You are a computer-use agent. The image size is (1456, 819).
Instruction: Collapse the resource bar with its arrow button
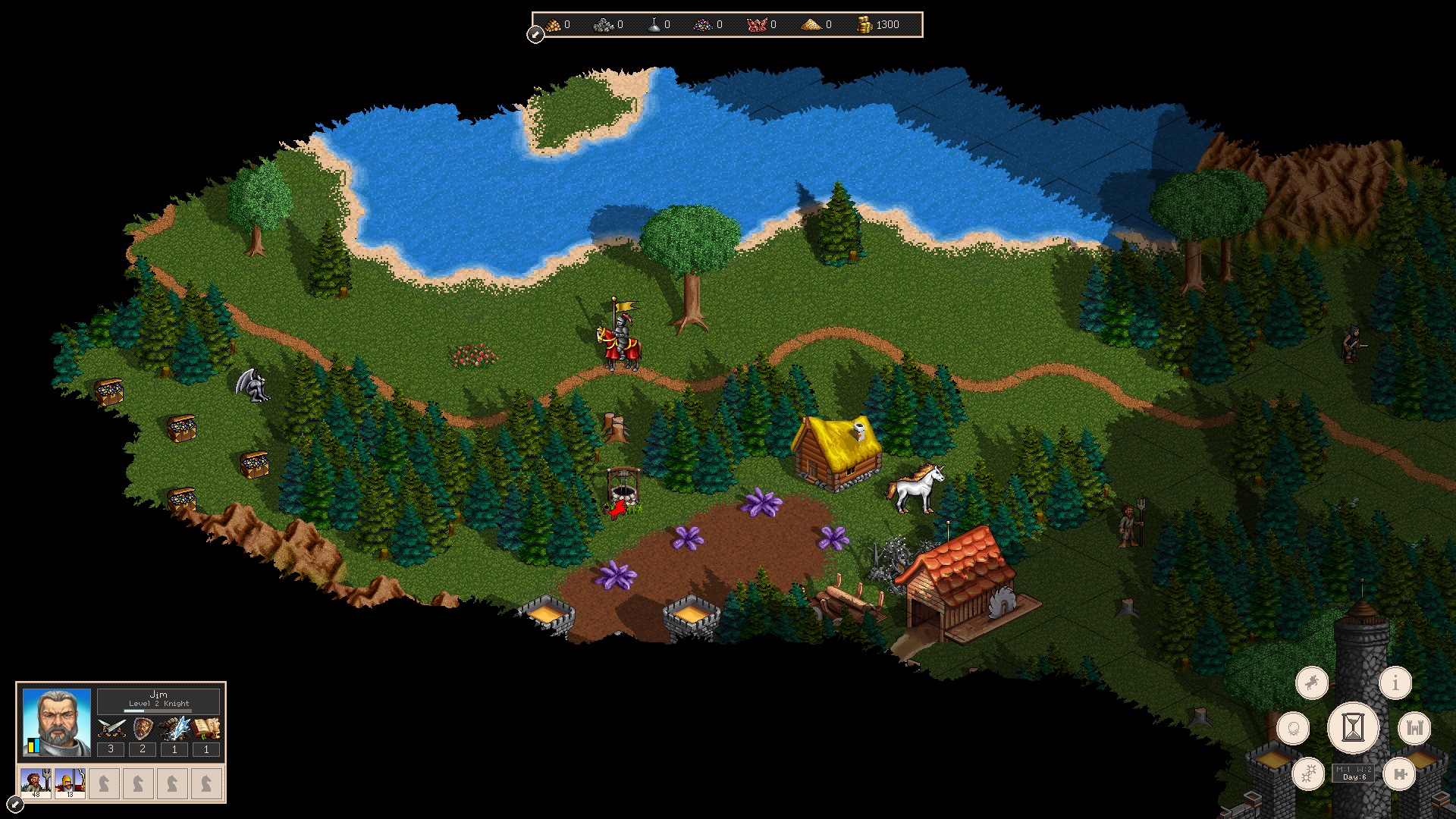[535, 35]
